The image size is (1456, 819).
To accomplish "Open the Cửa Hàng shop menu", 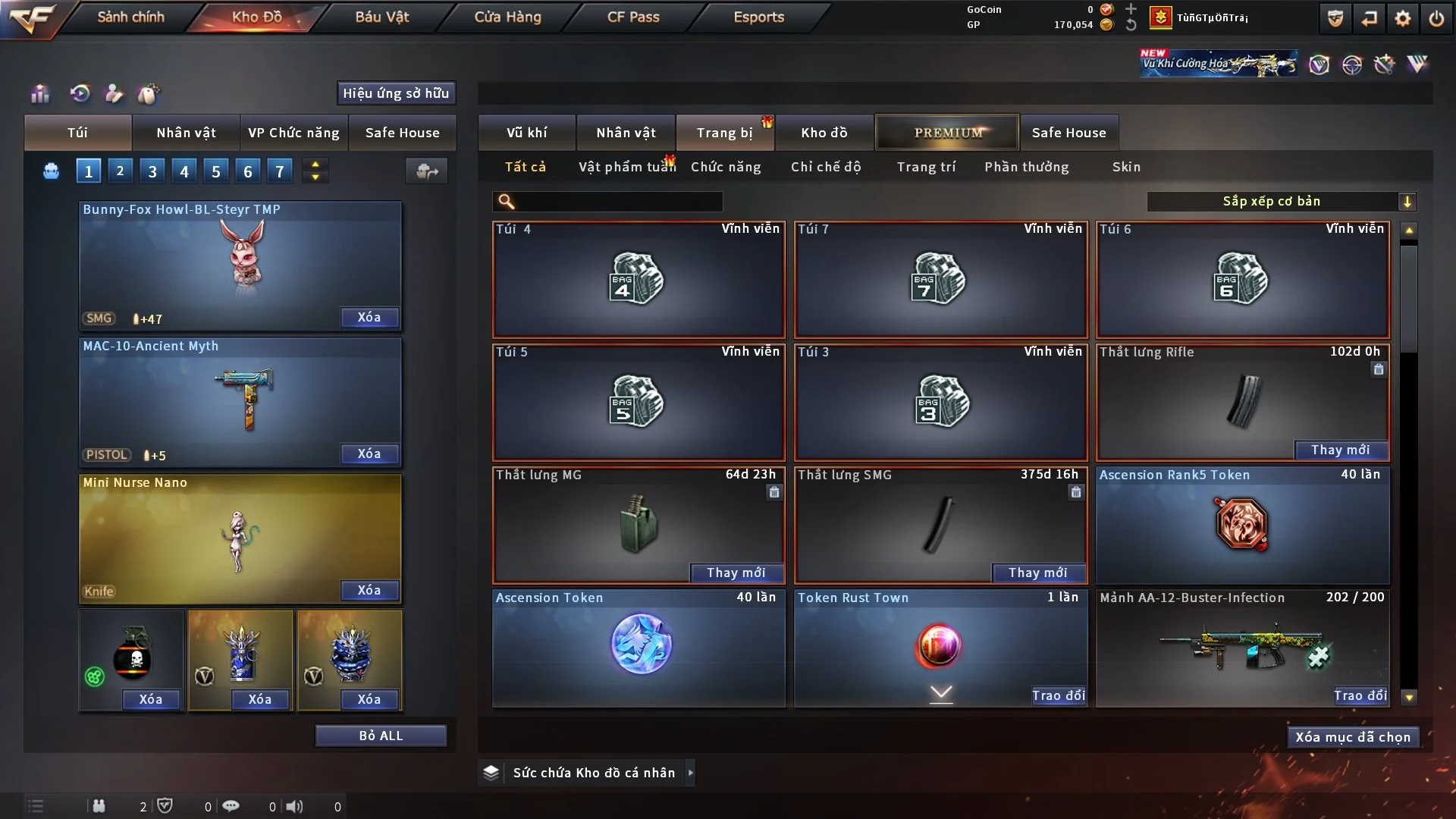I will 507,17.
